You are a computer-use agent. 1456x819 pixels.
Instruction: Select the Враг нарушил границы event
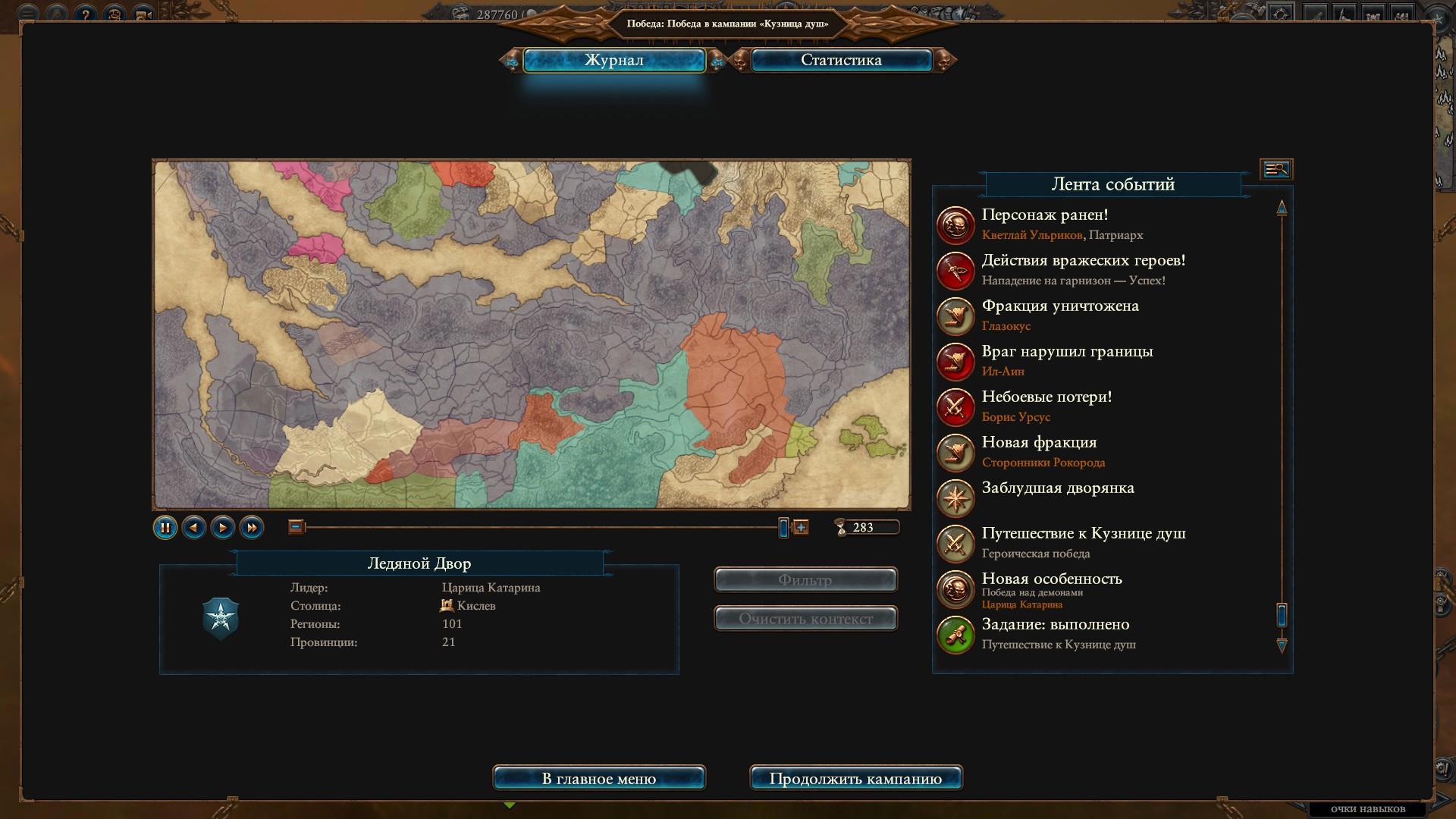pos(1067,352)
